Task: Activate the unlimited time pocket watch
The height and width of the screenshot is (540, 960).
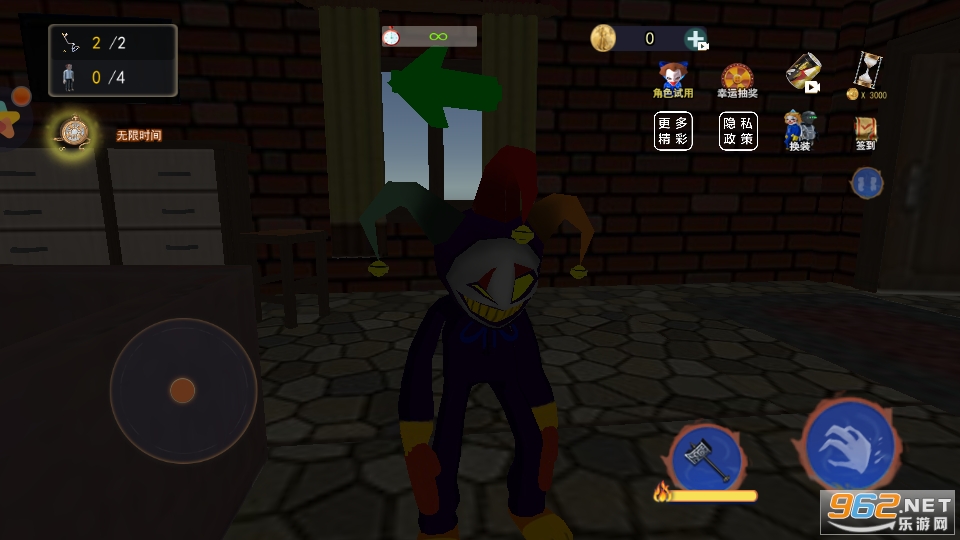Action: 74,132
